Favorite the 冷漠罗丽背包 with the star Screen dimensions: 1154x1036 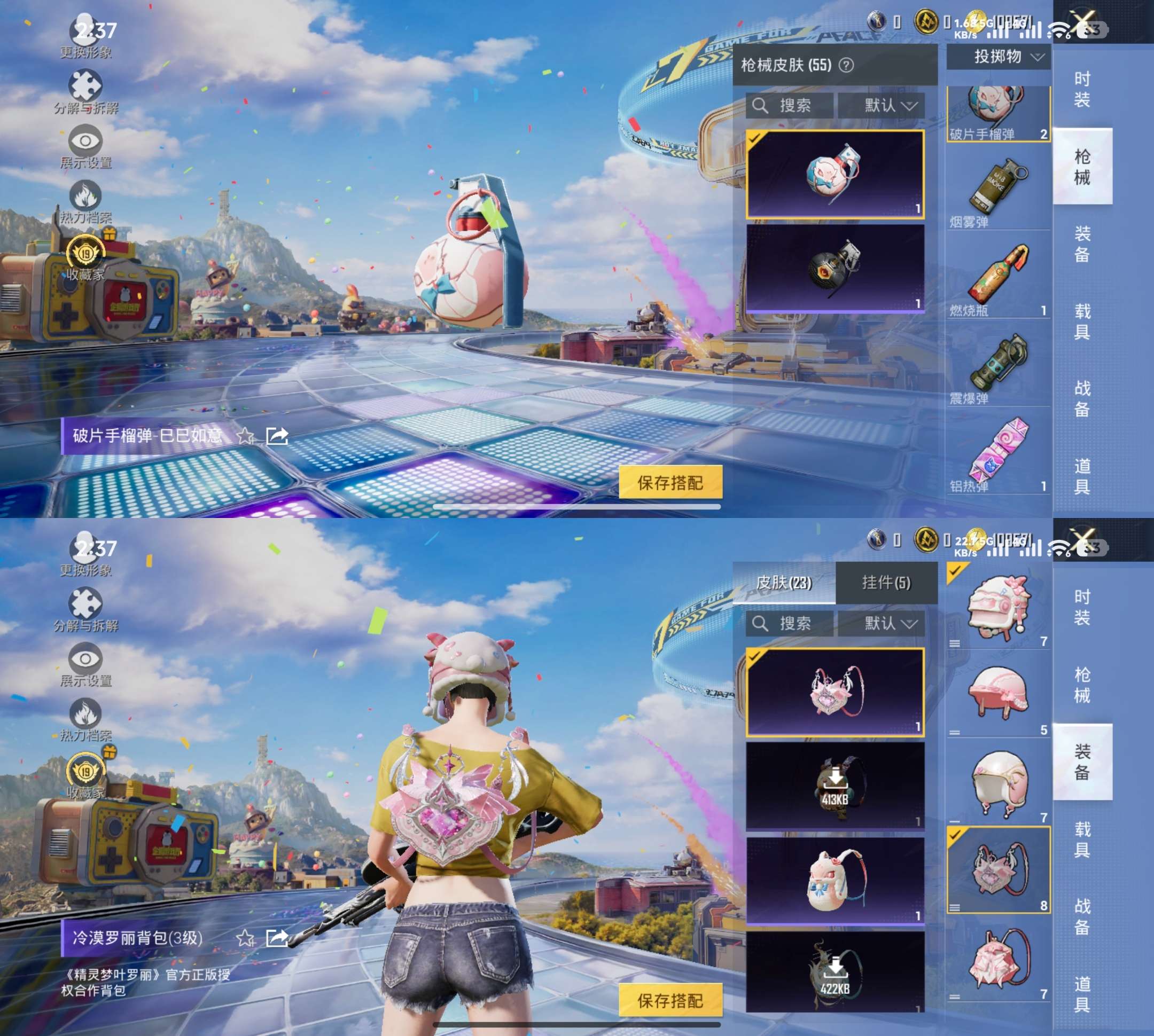pos(246,938)
